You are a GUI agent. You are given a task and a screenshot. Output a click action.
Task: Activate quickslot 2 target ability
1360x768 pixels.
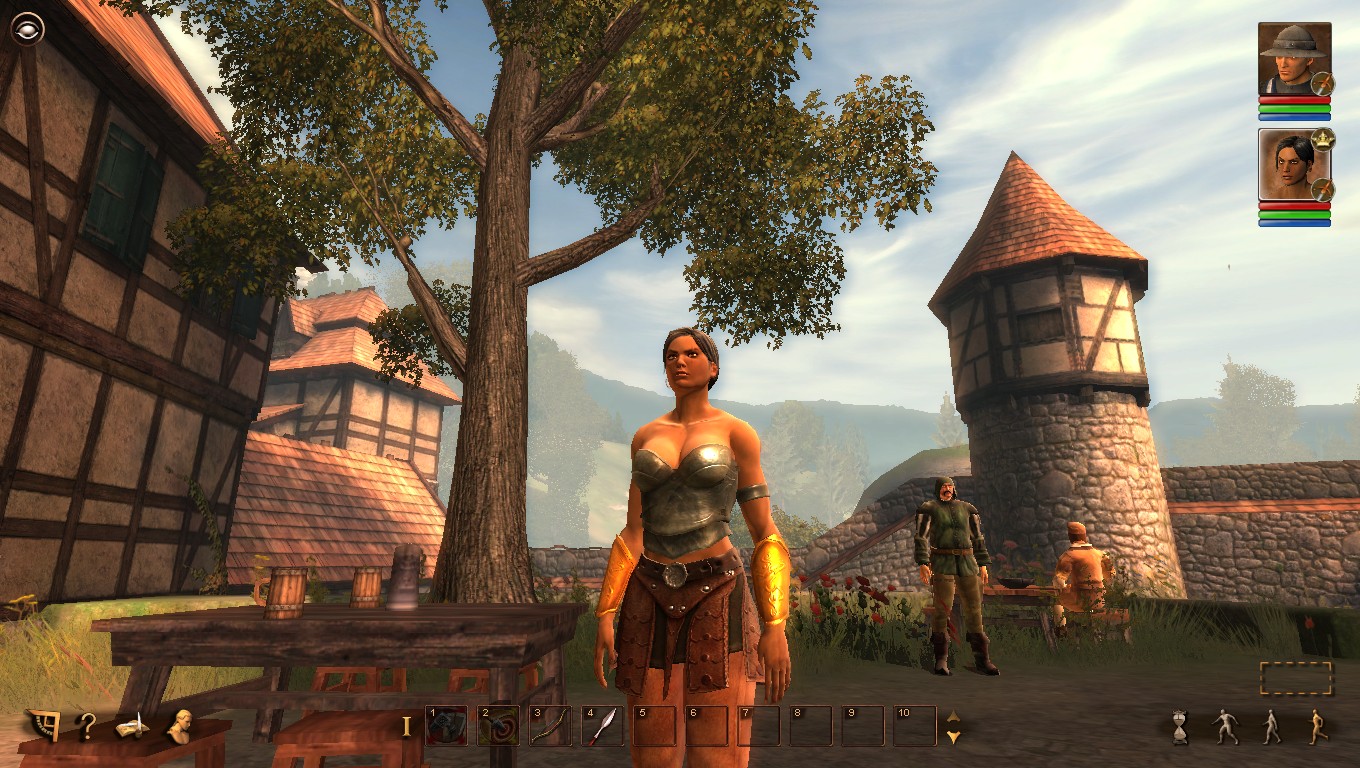(x=498, y=726)
